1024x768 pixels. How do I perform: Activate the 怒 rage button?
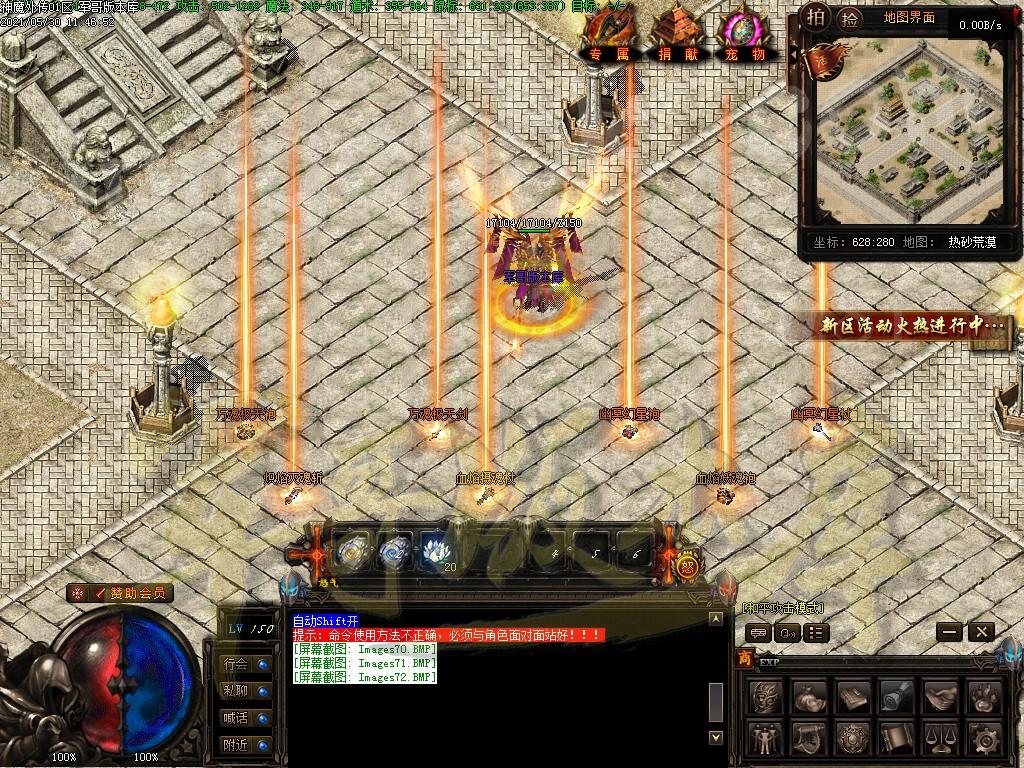click(687, 566)
